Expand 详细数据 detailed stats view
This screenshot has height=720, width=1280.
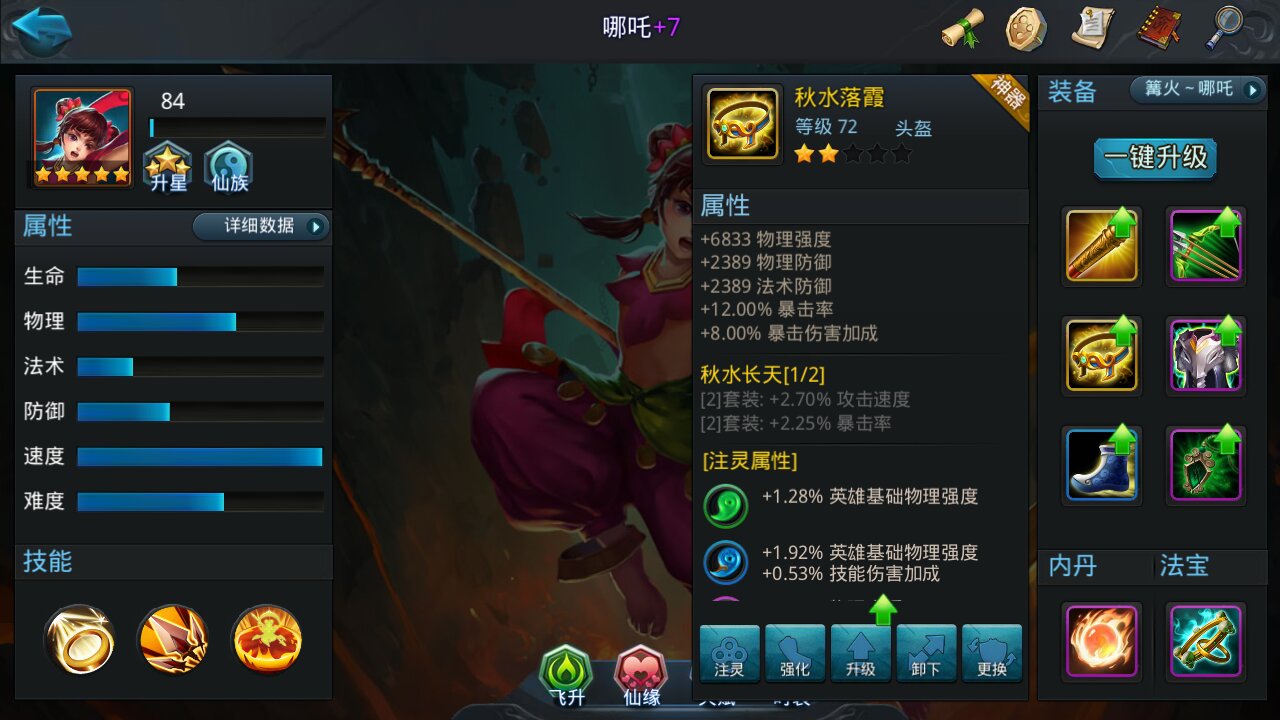point(261,227)
